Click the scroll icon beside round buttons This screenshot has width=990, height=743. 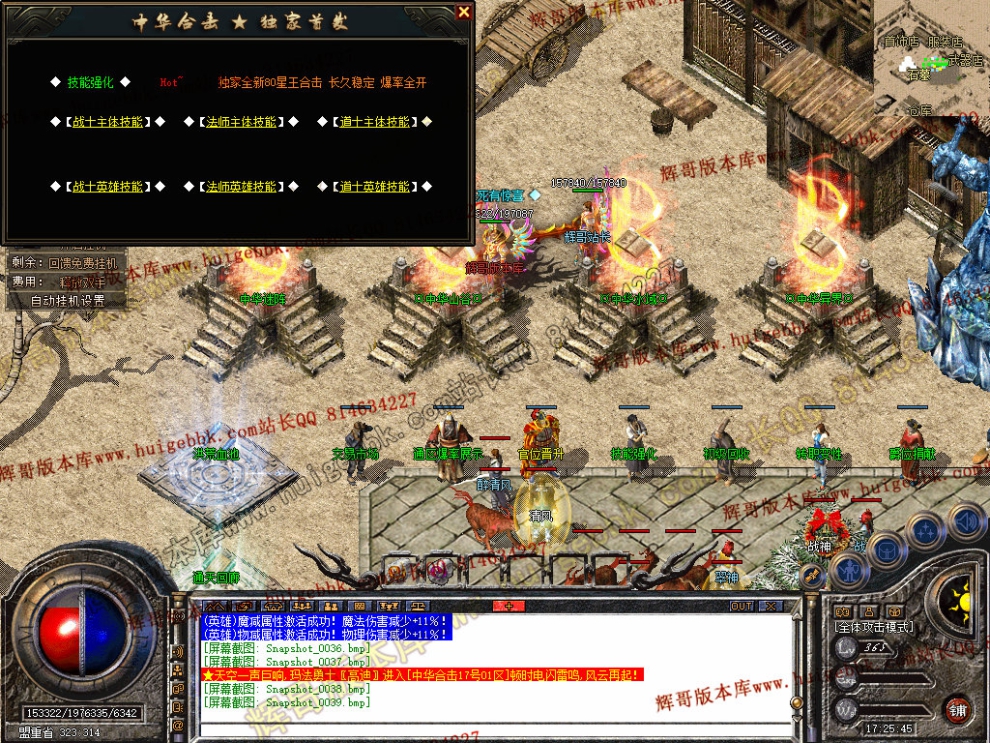pyautogui.click(x=813, y=575)
